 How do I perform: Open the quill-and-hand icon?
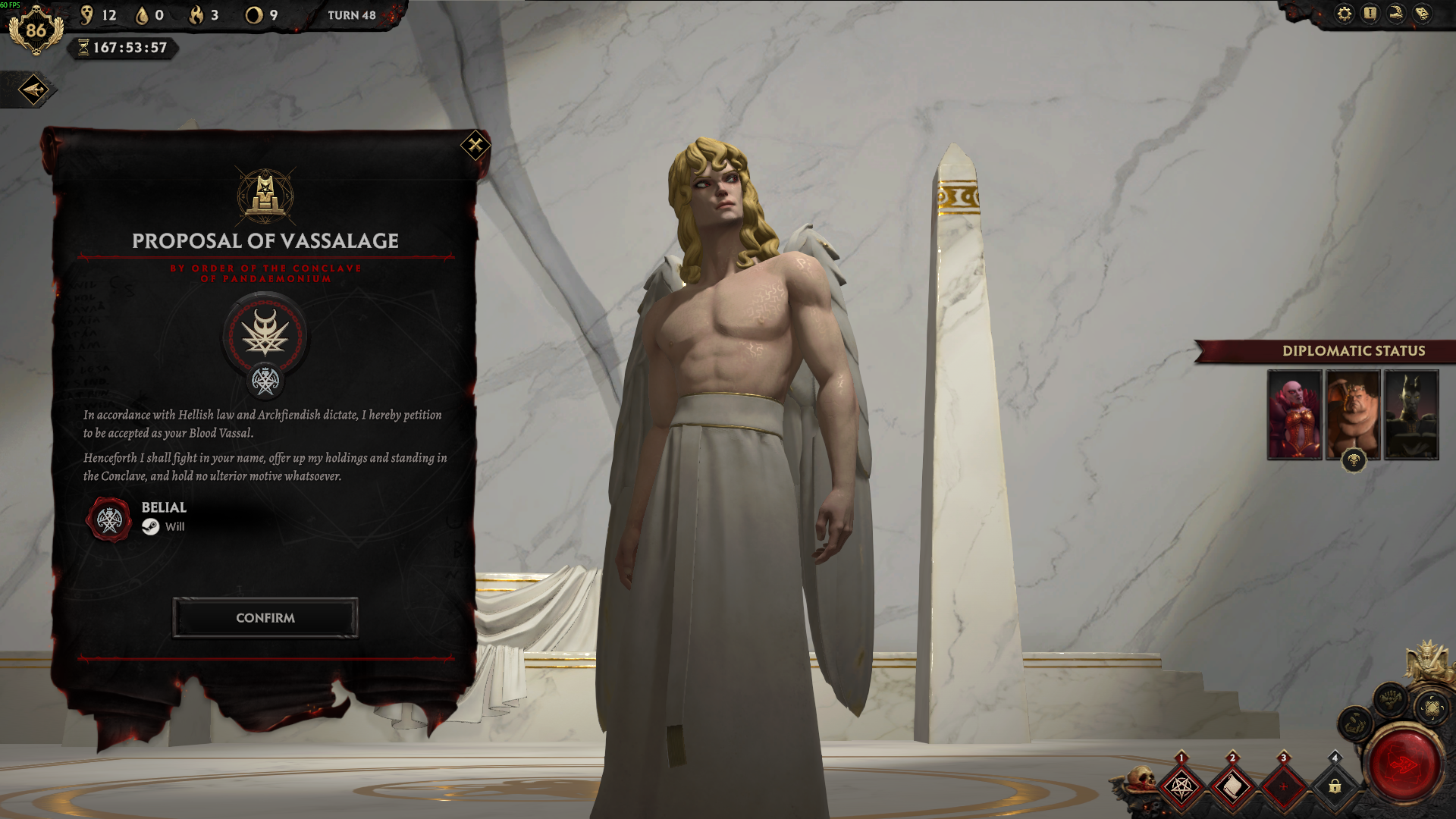[1396, 14]
